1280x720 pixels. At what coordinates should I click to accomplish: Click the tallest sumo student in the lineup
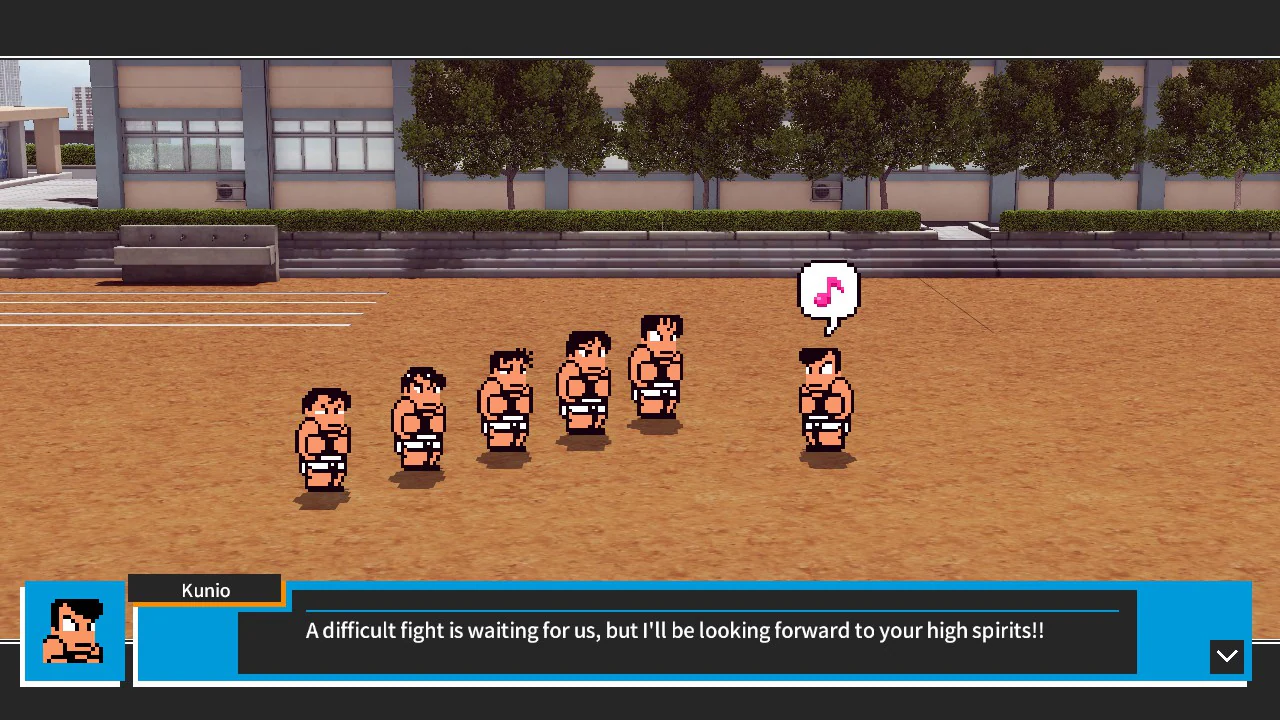[657, 370]
